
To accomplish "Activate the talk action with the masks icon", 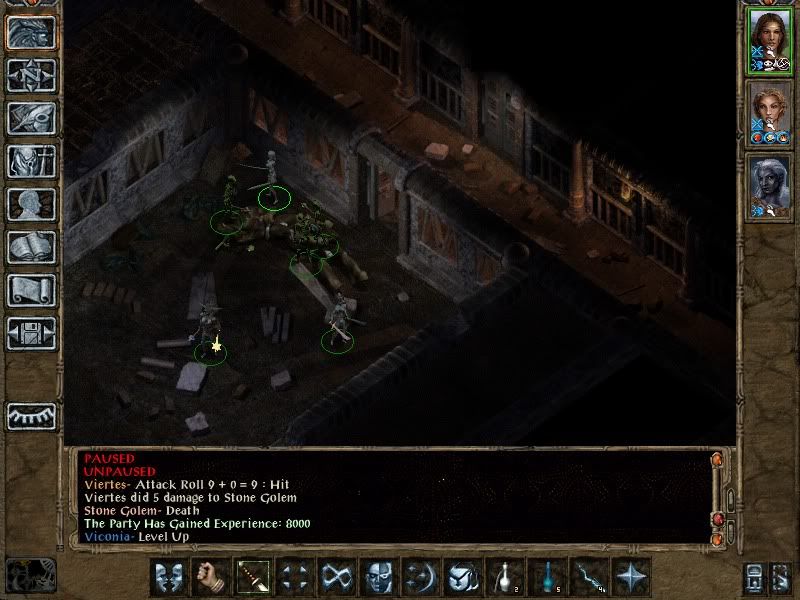I will tap(168, 577).
